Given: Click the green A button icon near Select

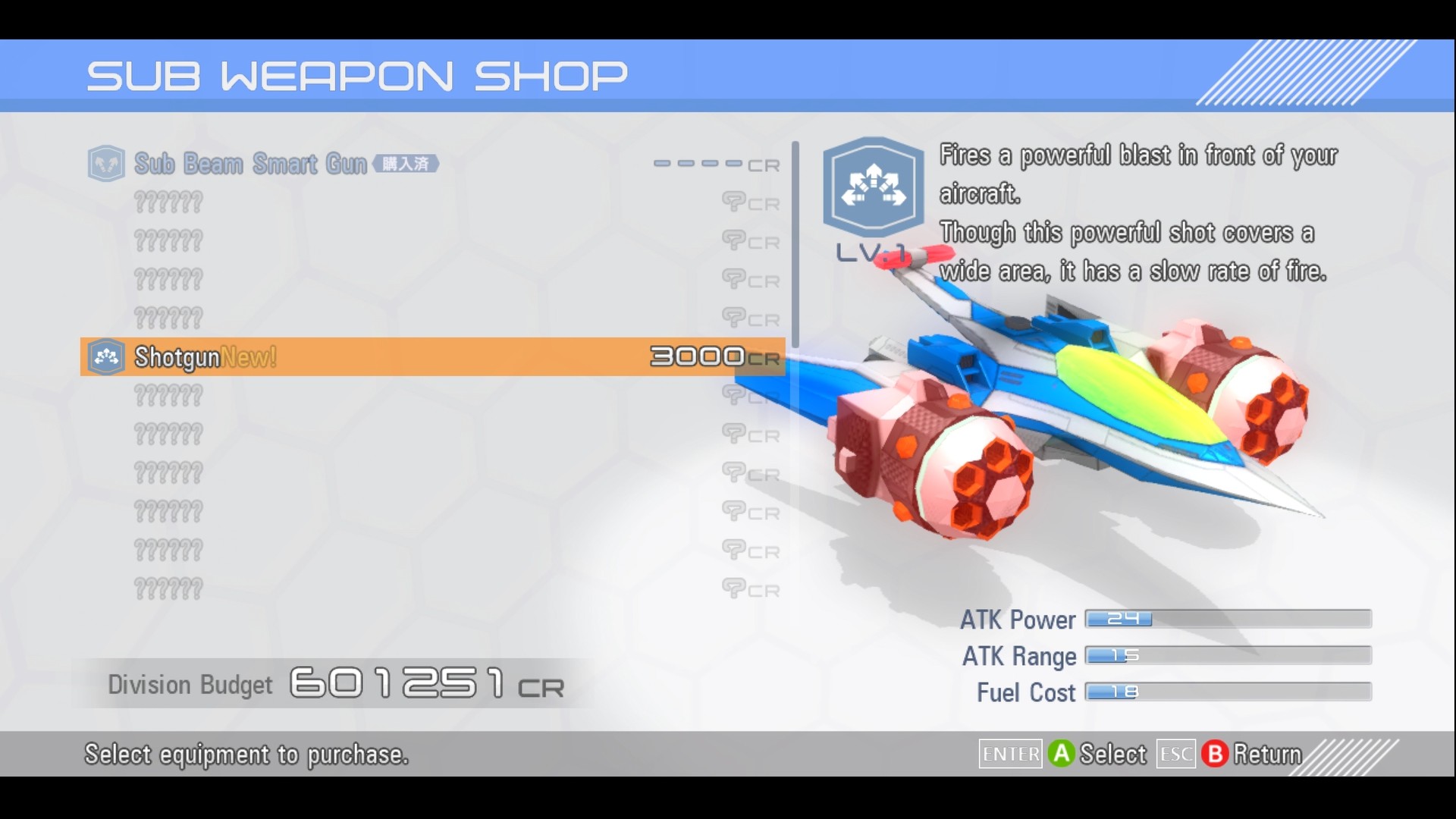Looking at the screenshot, I should (x=1061, y=755).
